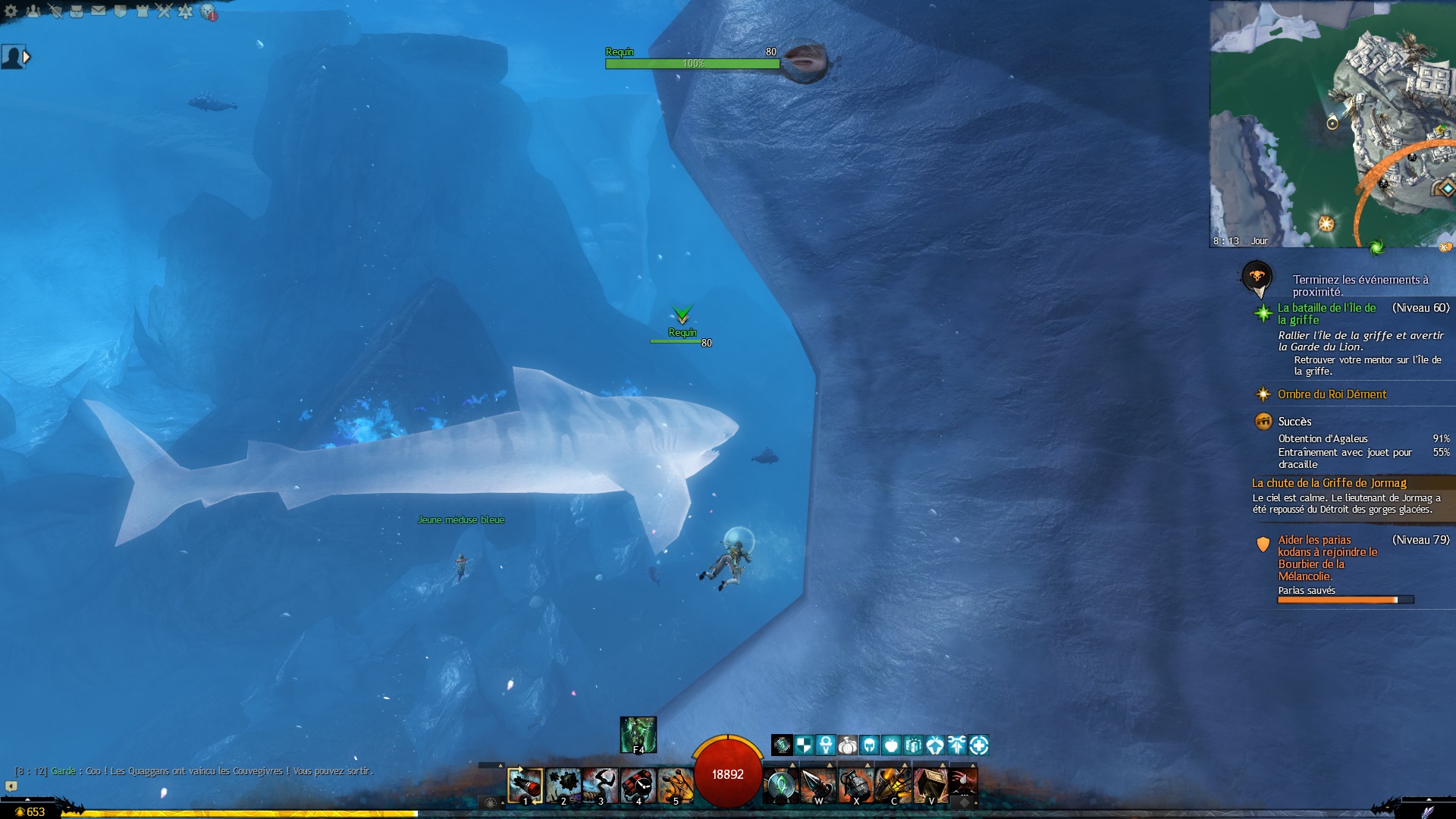The height and width of the screenshot is (819, 1456).
Task: Select the Ombre du Roi Dément event
Action: (1332, 394)
